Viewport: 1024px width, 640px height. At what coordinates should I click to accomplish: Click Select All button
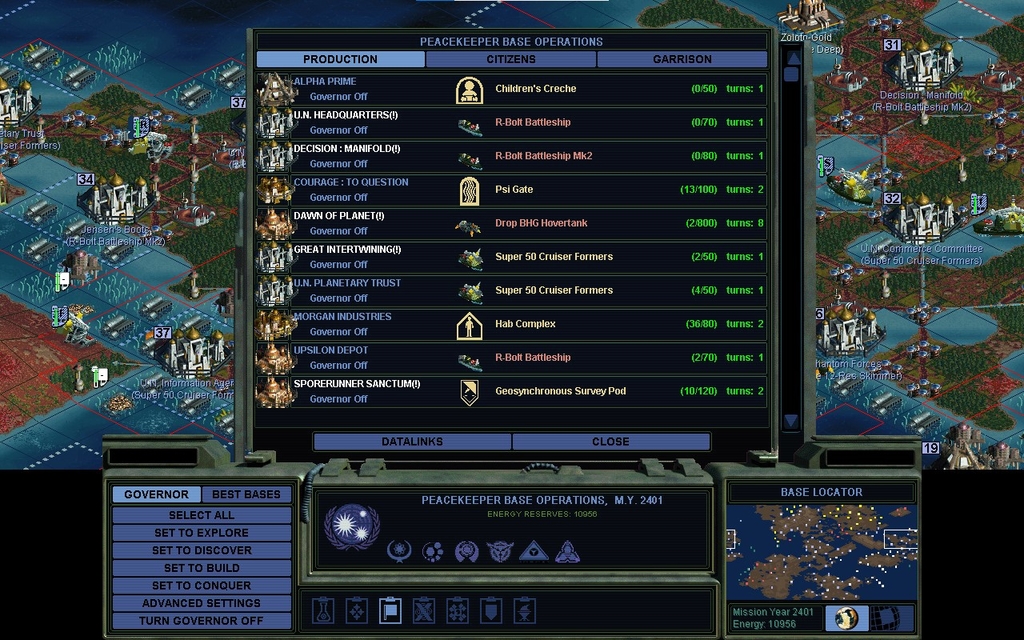tap(201, 515)
